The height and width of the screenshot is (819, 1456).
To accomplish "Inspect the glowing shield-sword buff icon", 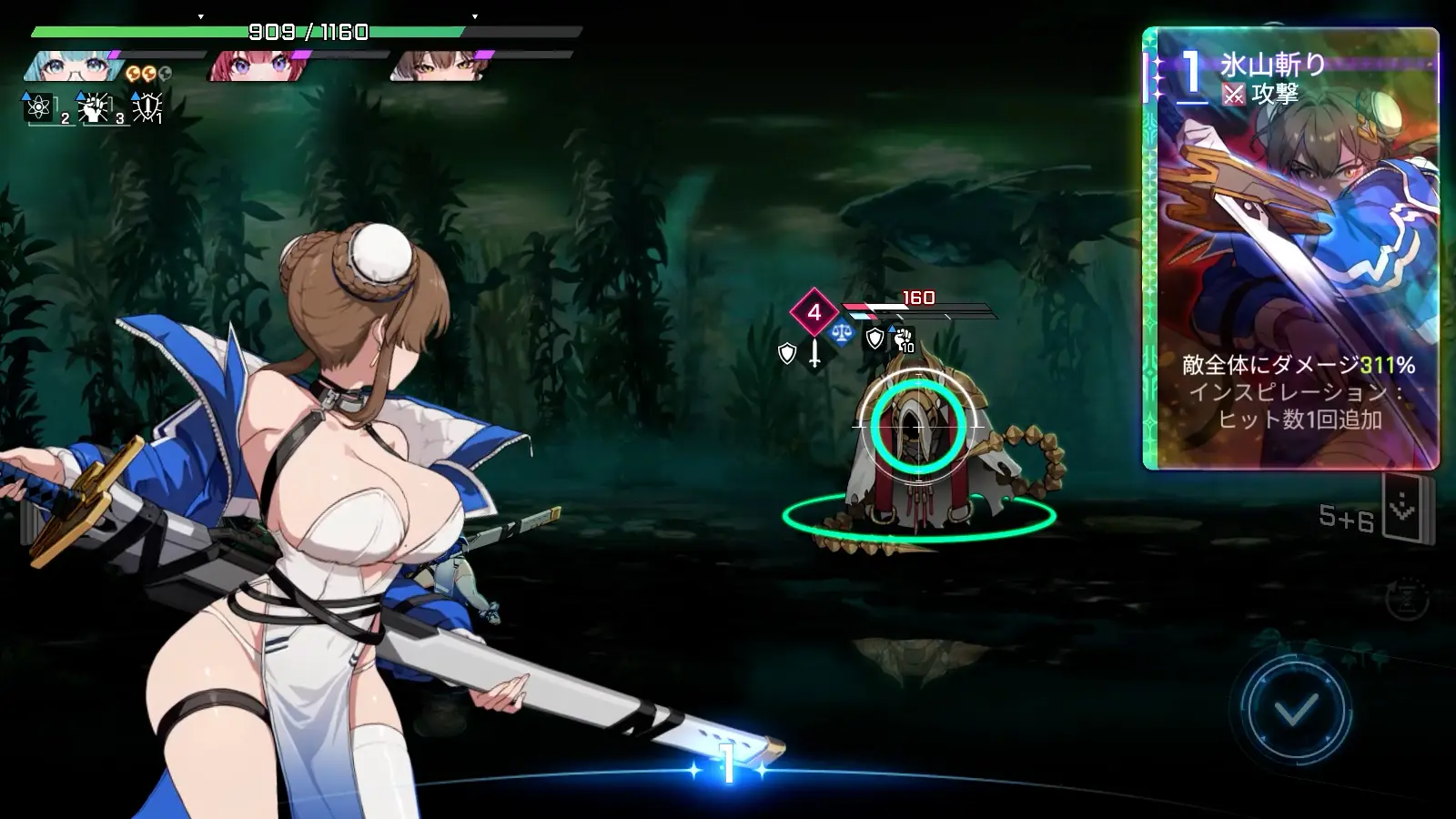I will click(147, 107).
